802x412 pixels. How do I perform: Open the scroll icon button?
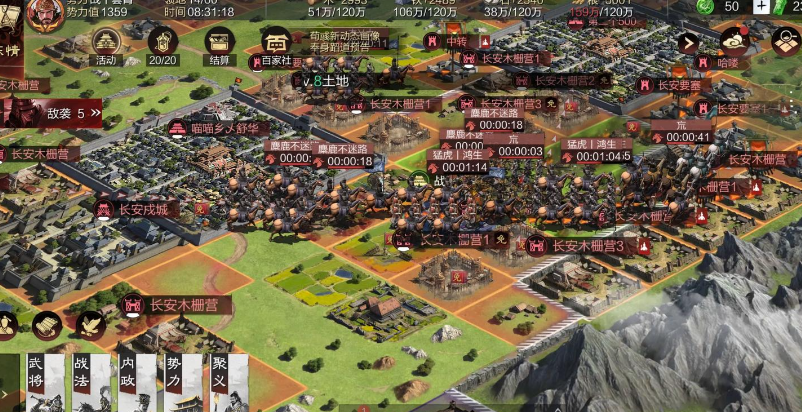(46, 324)
